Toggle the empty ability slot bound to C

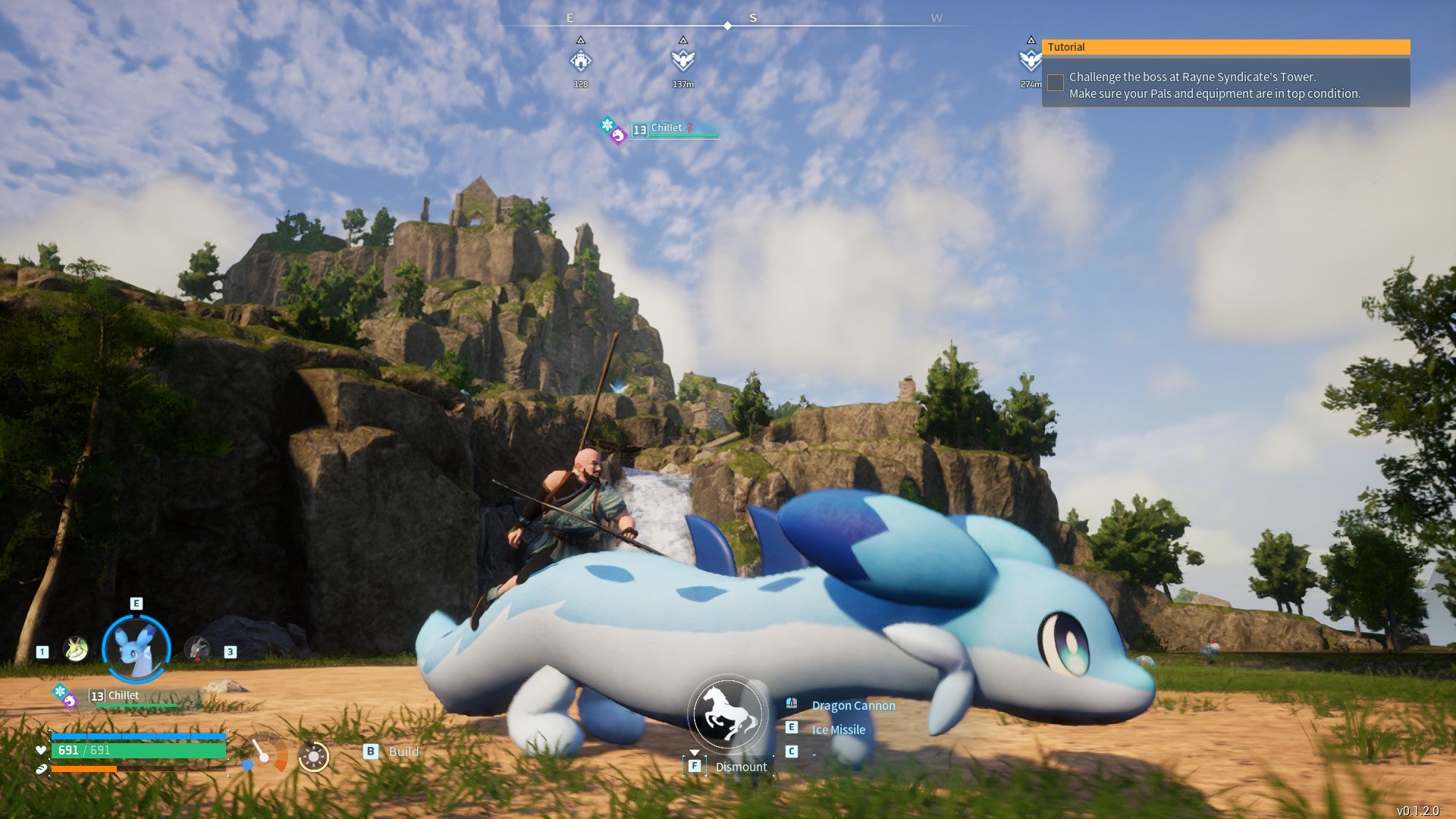792,752
